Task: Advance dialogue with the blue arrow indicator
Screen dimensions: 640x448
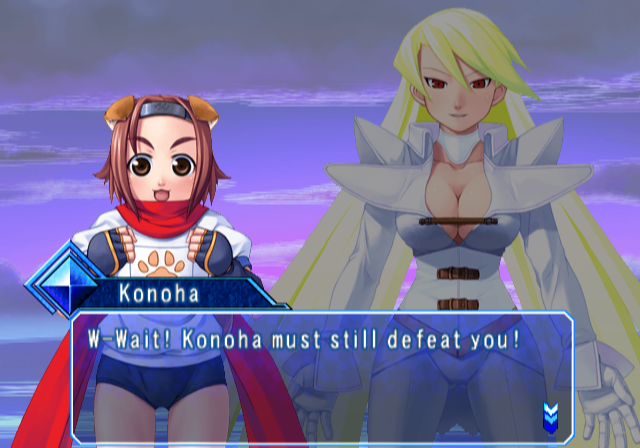Action: coord(549,413)
